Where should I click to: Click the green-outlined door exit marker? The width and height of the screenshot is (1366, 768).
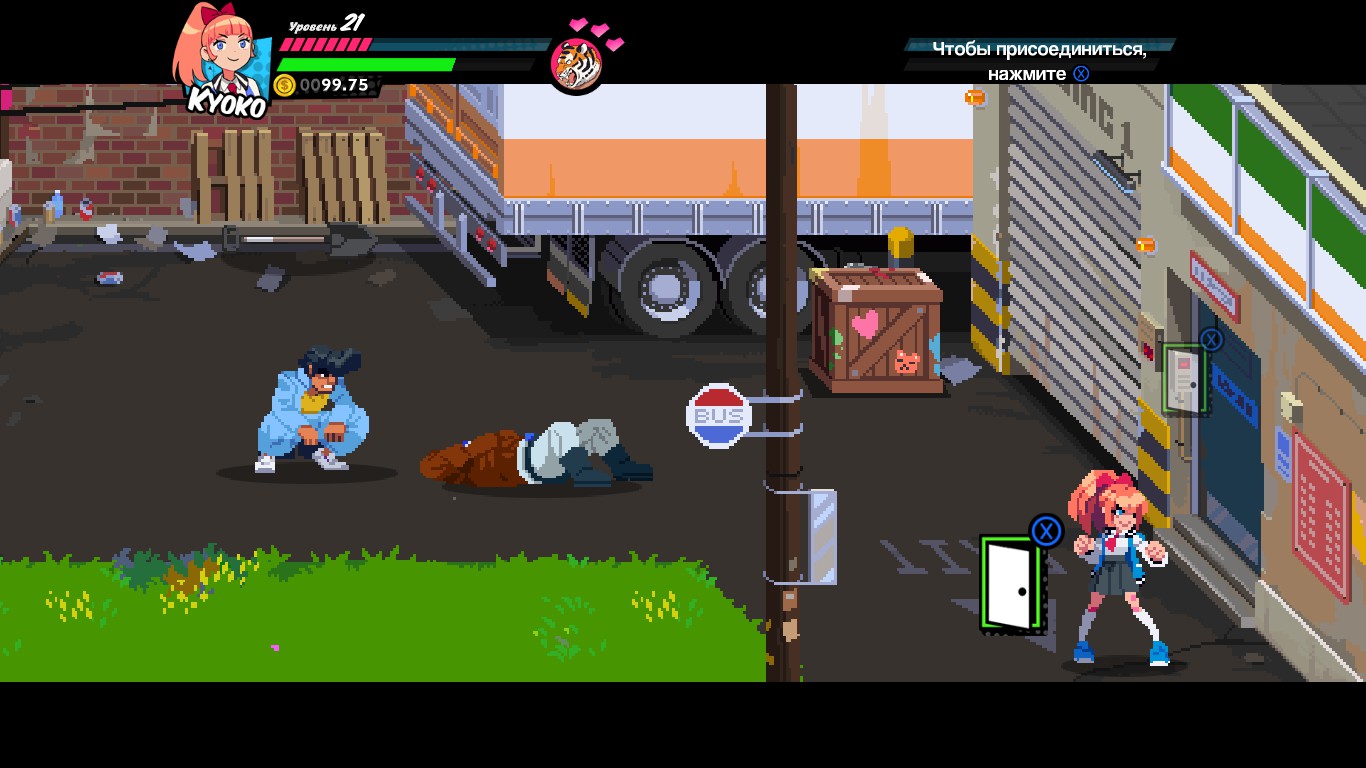(1012, 585)
